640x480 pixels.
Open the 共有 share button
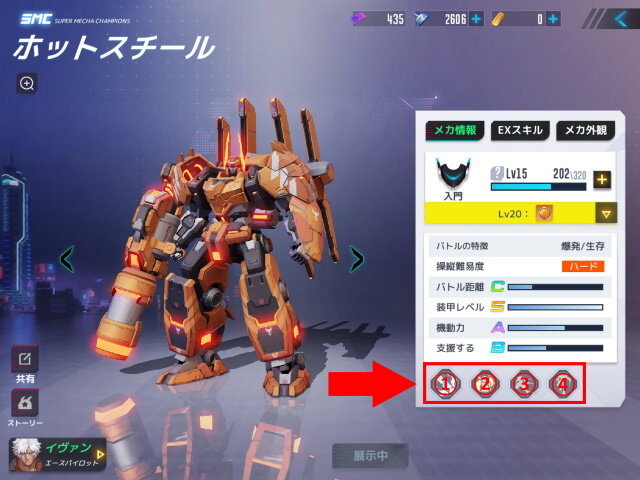coord(25,360)
